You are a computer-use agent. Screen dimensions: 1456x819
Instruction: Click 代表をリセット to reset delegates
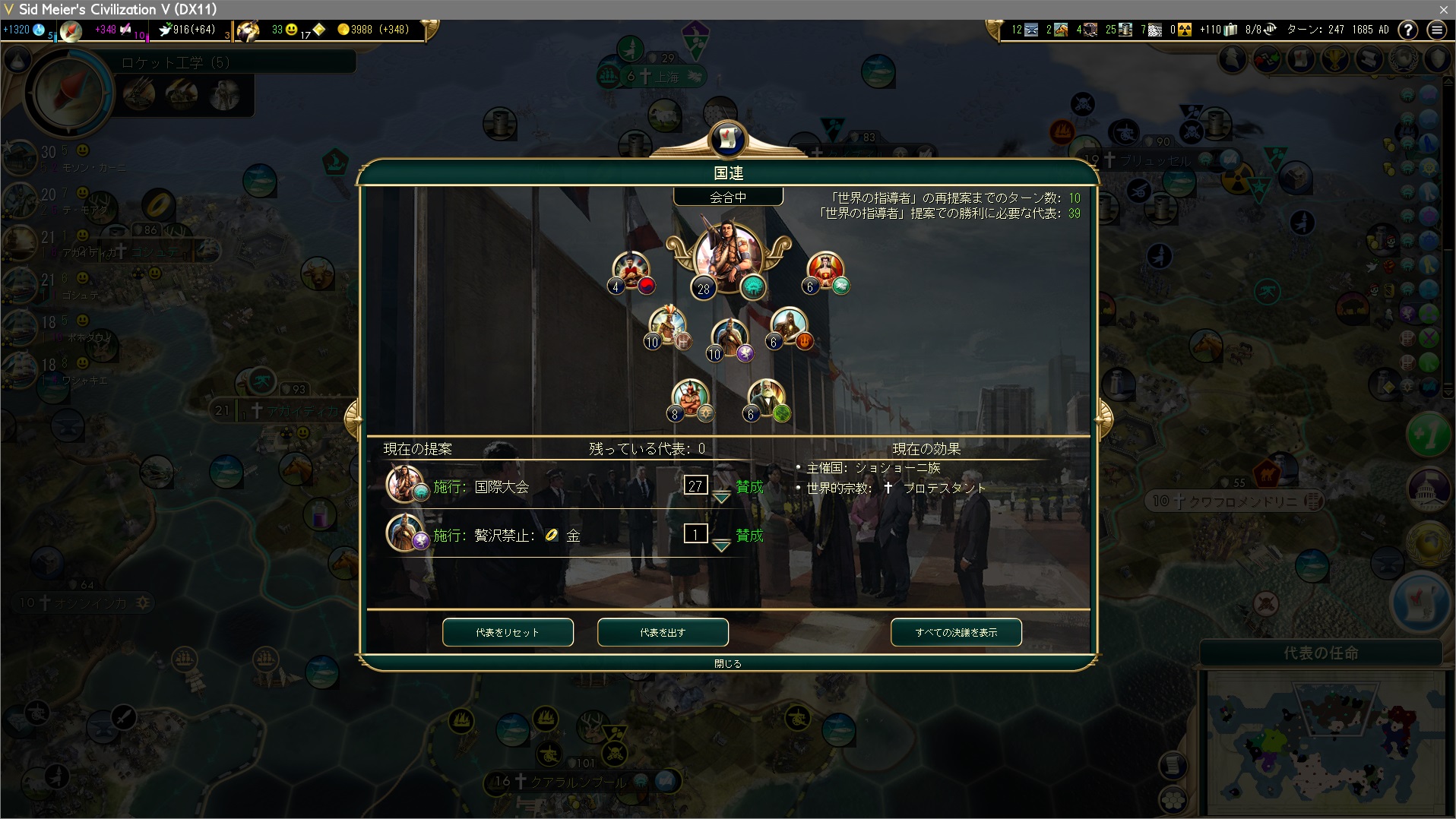[508, 632]
